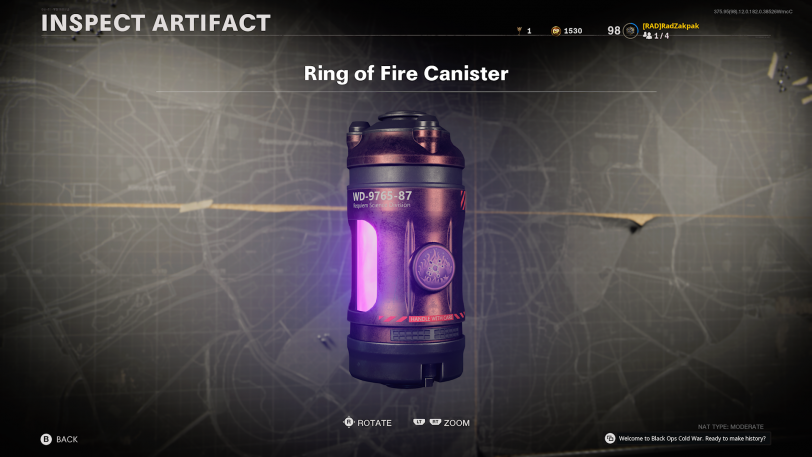Viewport: 812px width, 457px height.
Task: Go back from the Inspect Artifact screen
Action: pyautogui.click(x=58, y=439)
